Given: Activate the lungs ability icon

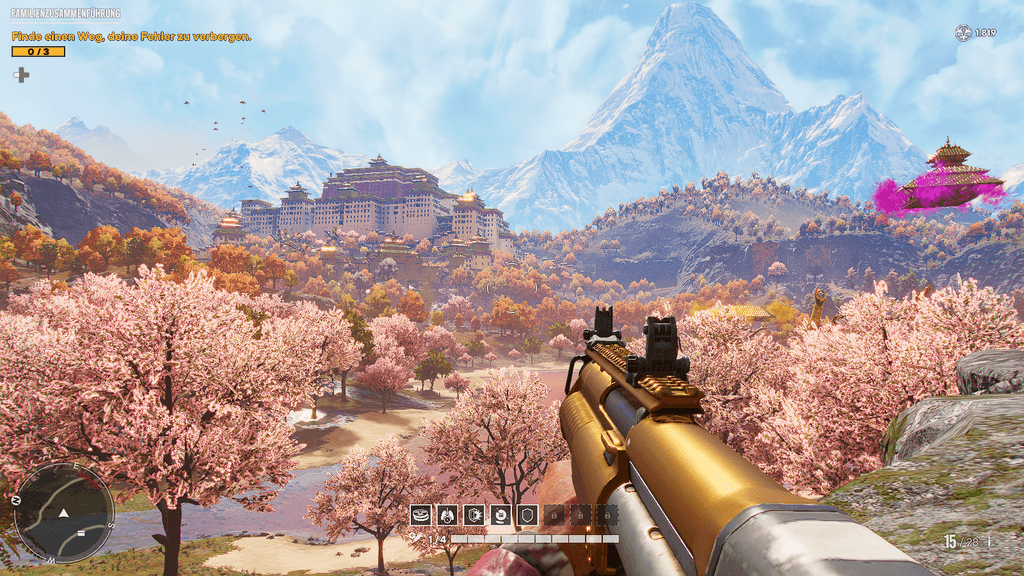Looking at the screenshot, I should click(447, 515).
